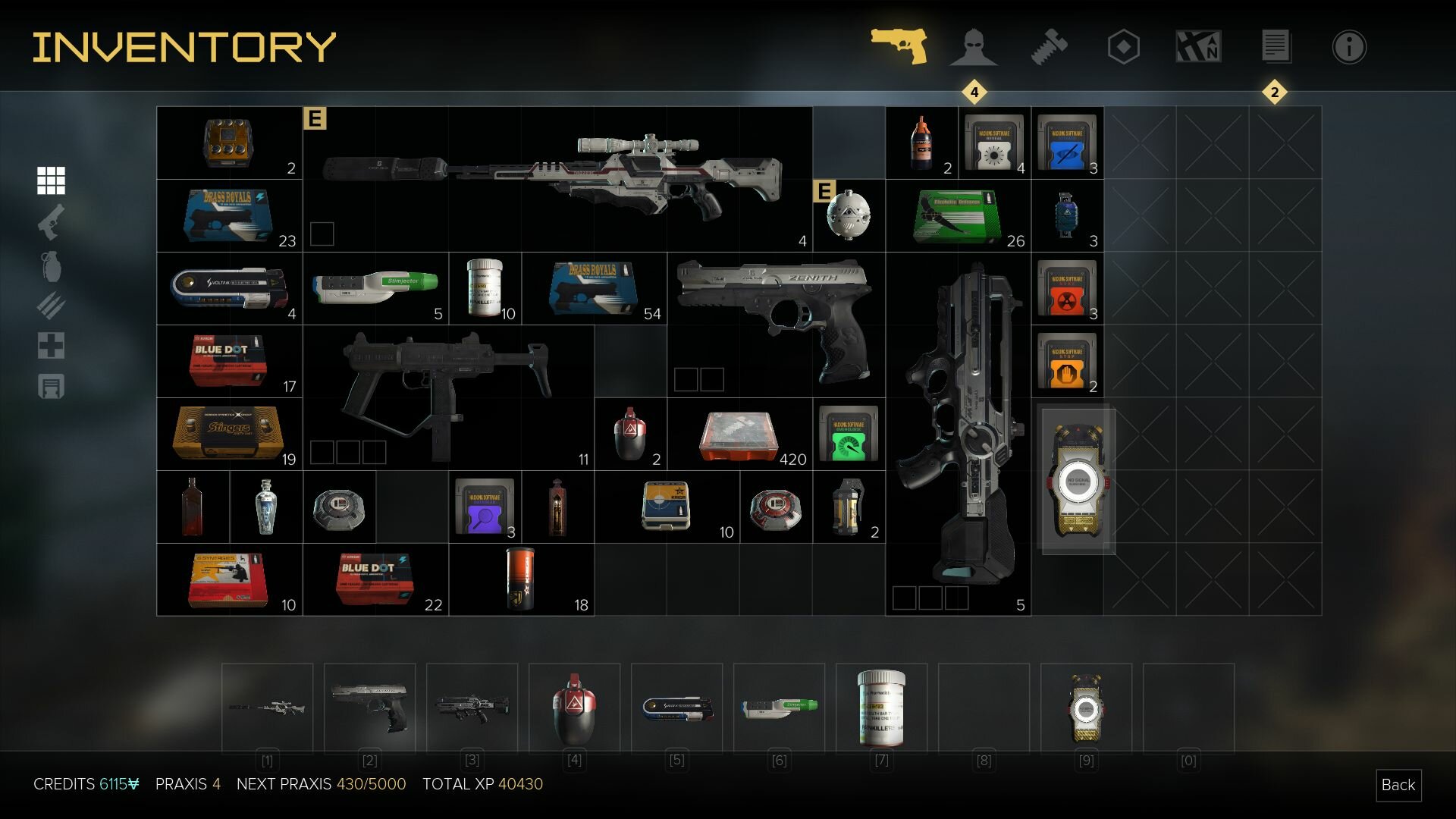1456x819 pixels.
Task: Choose the painkillers in quick slot 7
Action: click(881, 708)
